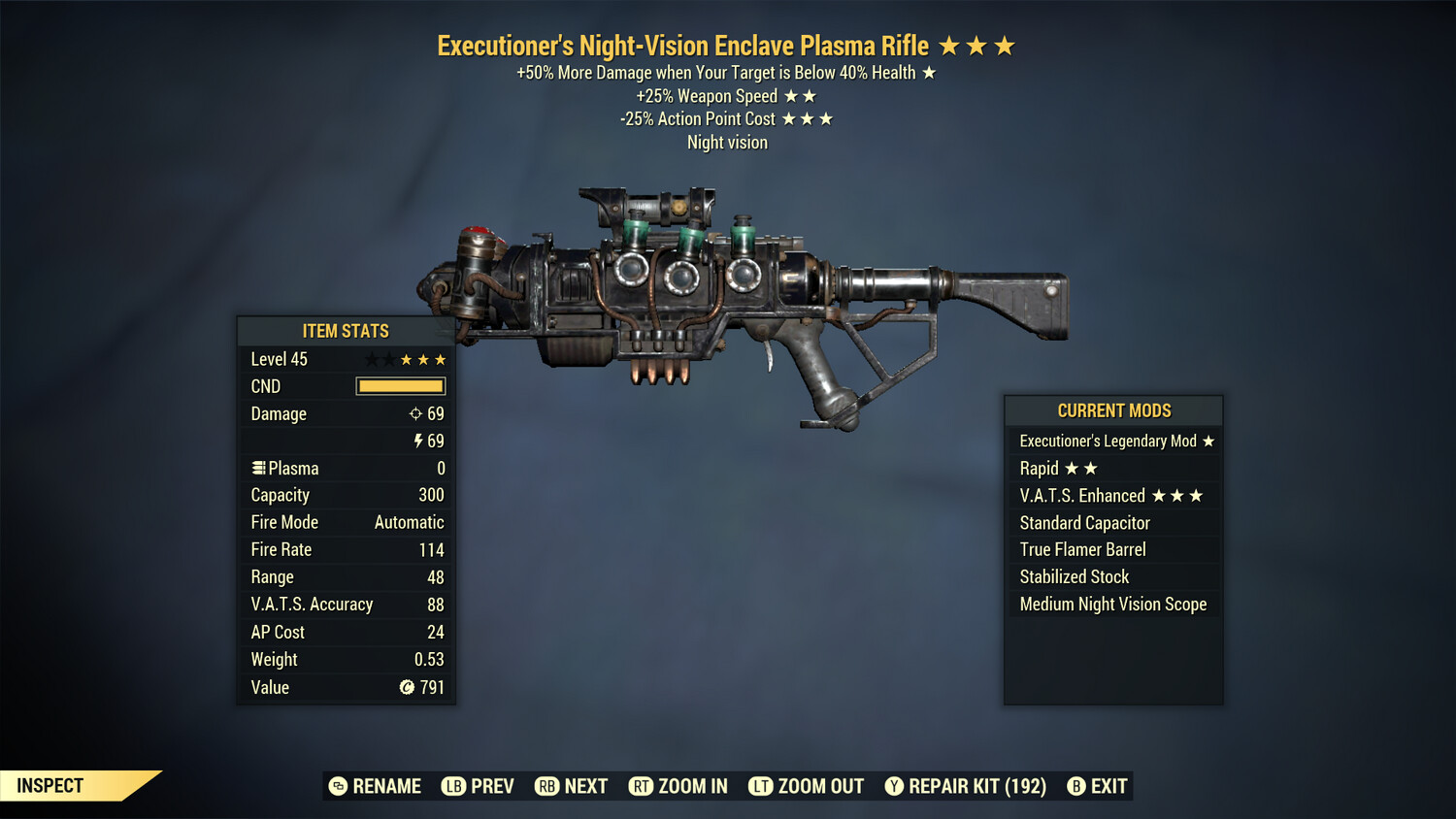Toggle the star on Executioner's Legendary Mod
This screenshot has width=1456, height=819.
click(1208, 441)
